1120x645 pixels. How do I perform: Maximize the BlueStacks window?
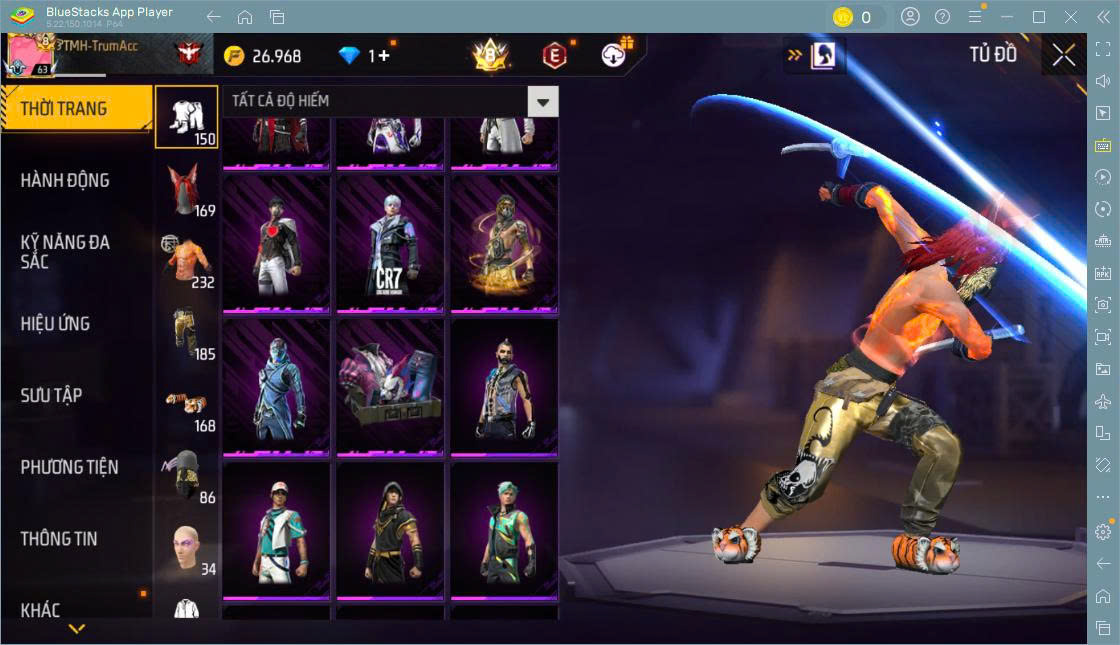point(1039,17)
